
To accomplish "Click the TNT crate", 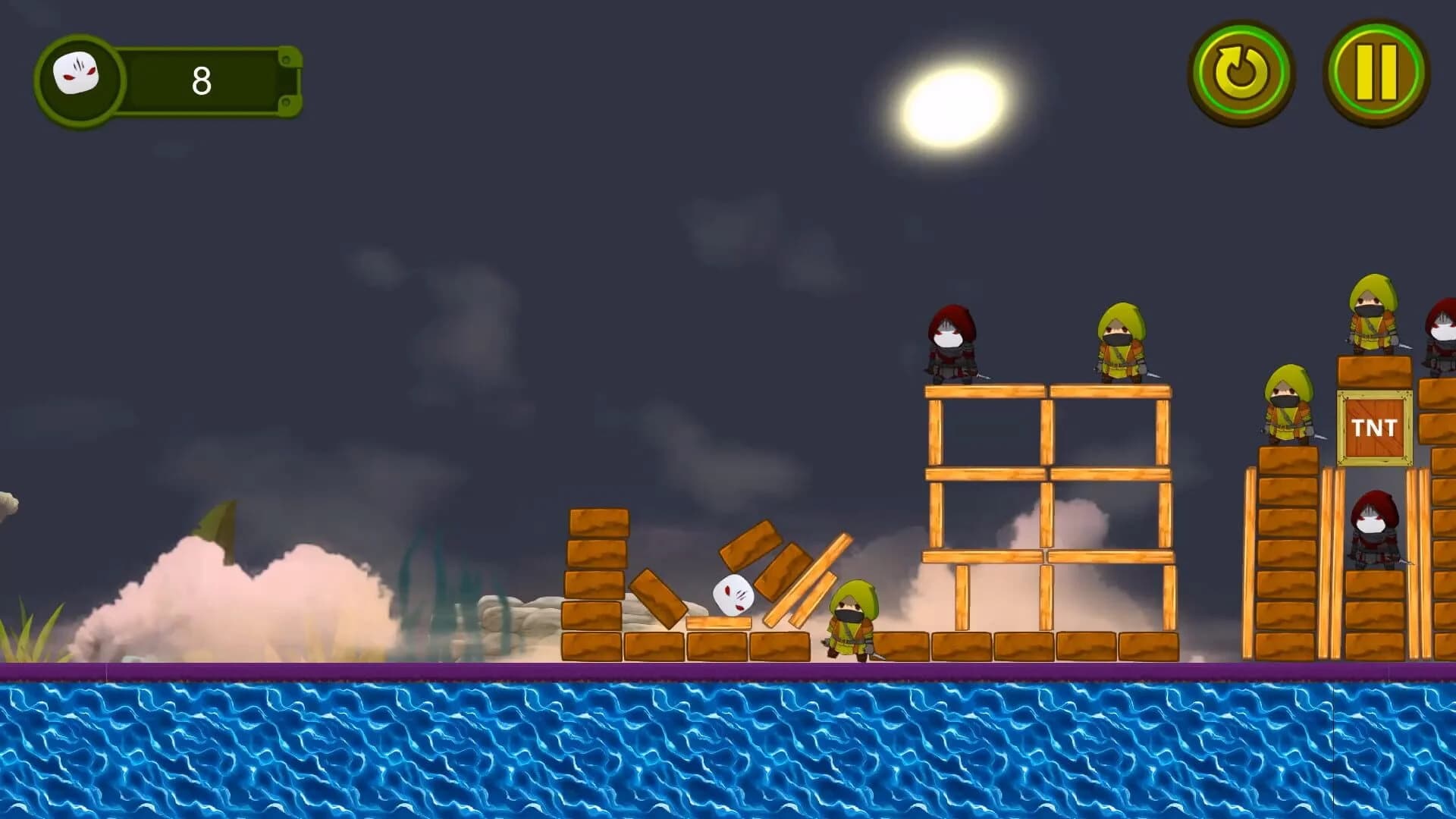I will pos(1371,428).
